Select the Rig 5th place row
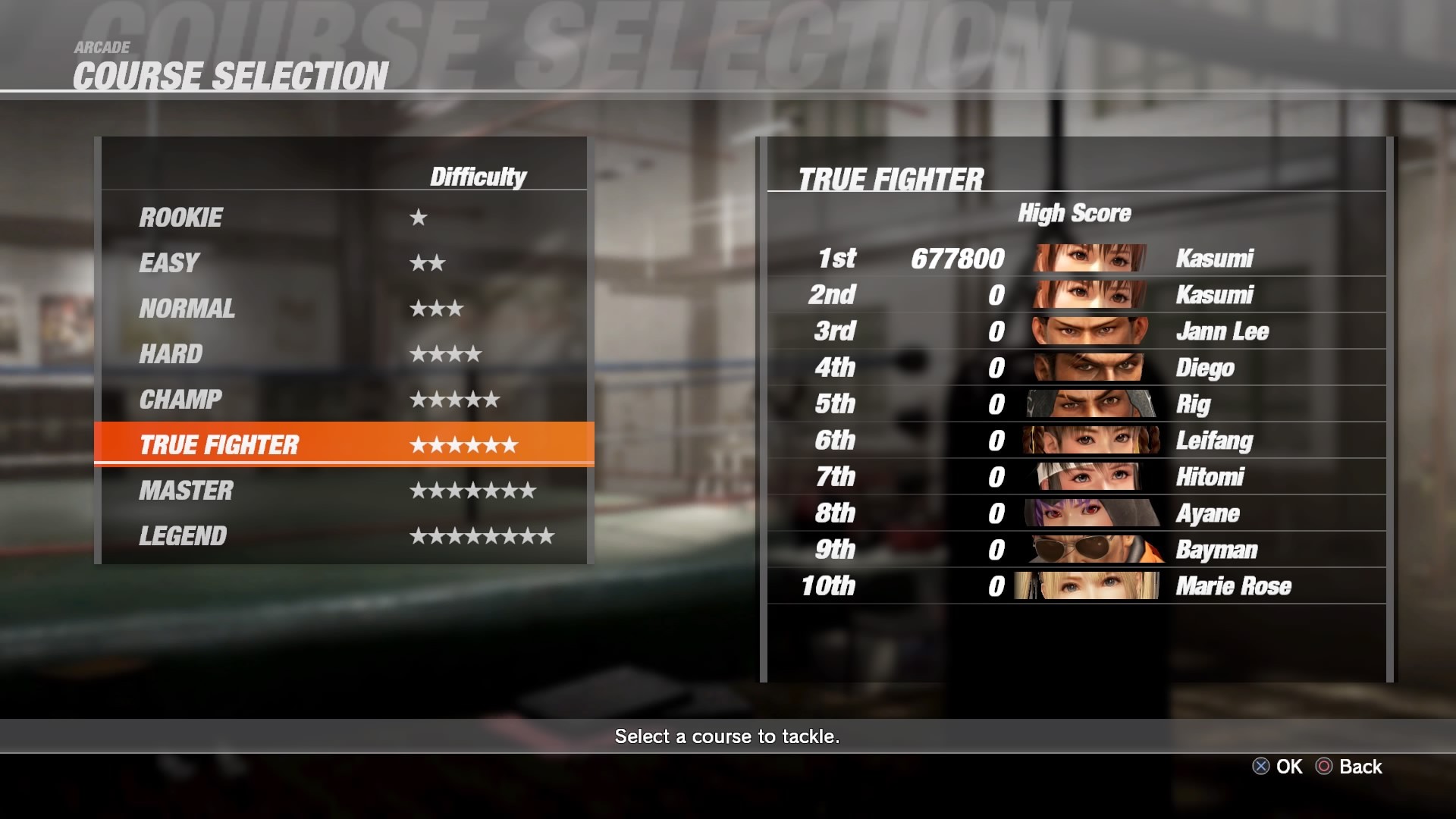This screenshot has height=819, width=1456. pyautogui.click(x=1075, y=404)
